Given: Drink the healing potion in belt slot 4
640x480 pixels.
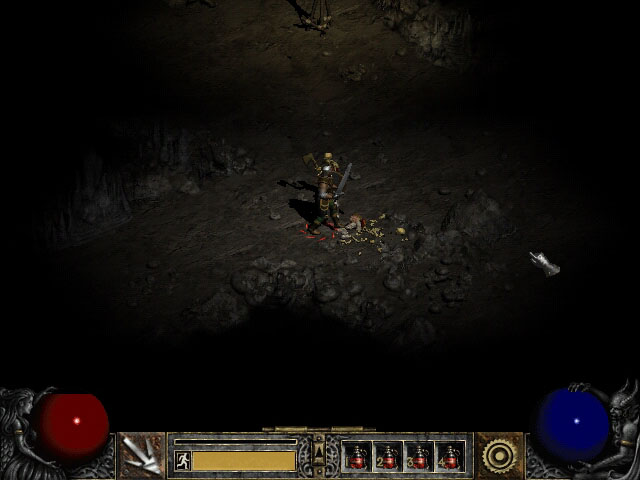Looking at the screenshot, I should tap(450, 457).
